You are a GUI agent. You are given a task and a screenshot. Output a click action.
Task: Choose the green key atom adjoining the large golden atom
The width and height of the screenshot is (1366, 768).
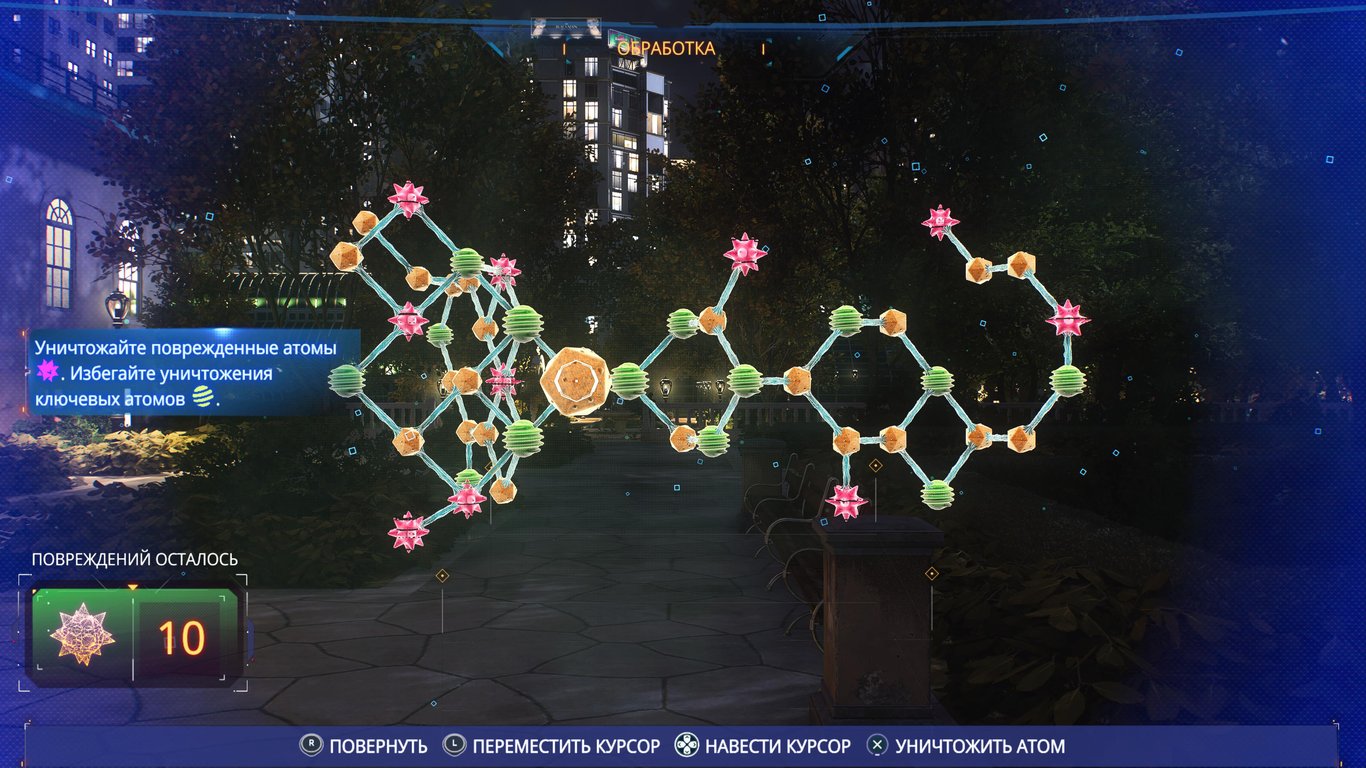tap(629, 380)
